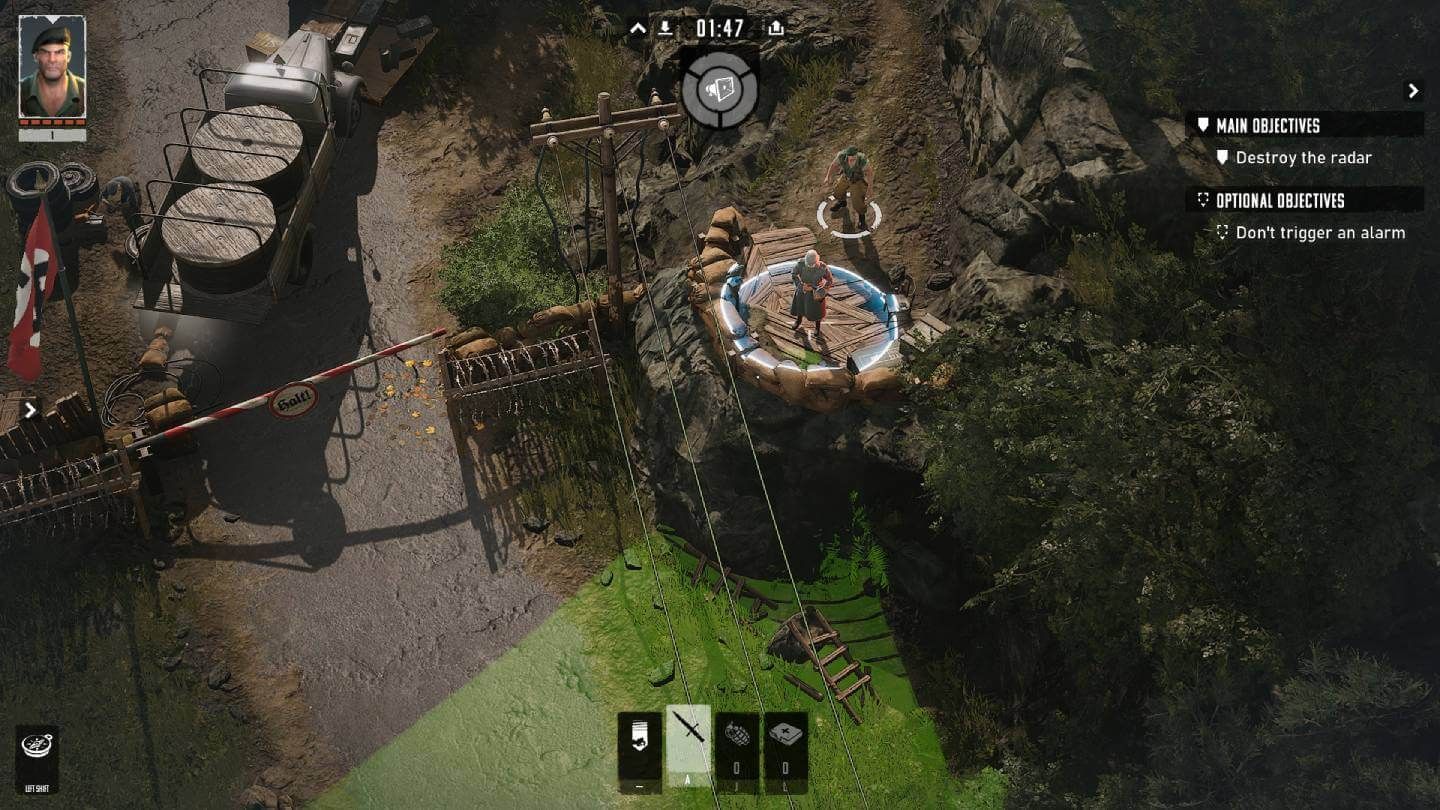The width and height of the screenshot is (1440, 810).
Task: Click the Optional Objectives header
Action: point(1280,200)
